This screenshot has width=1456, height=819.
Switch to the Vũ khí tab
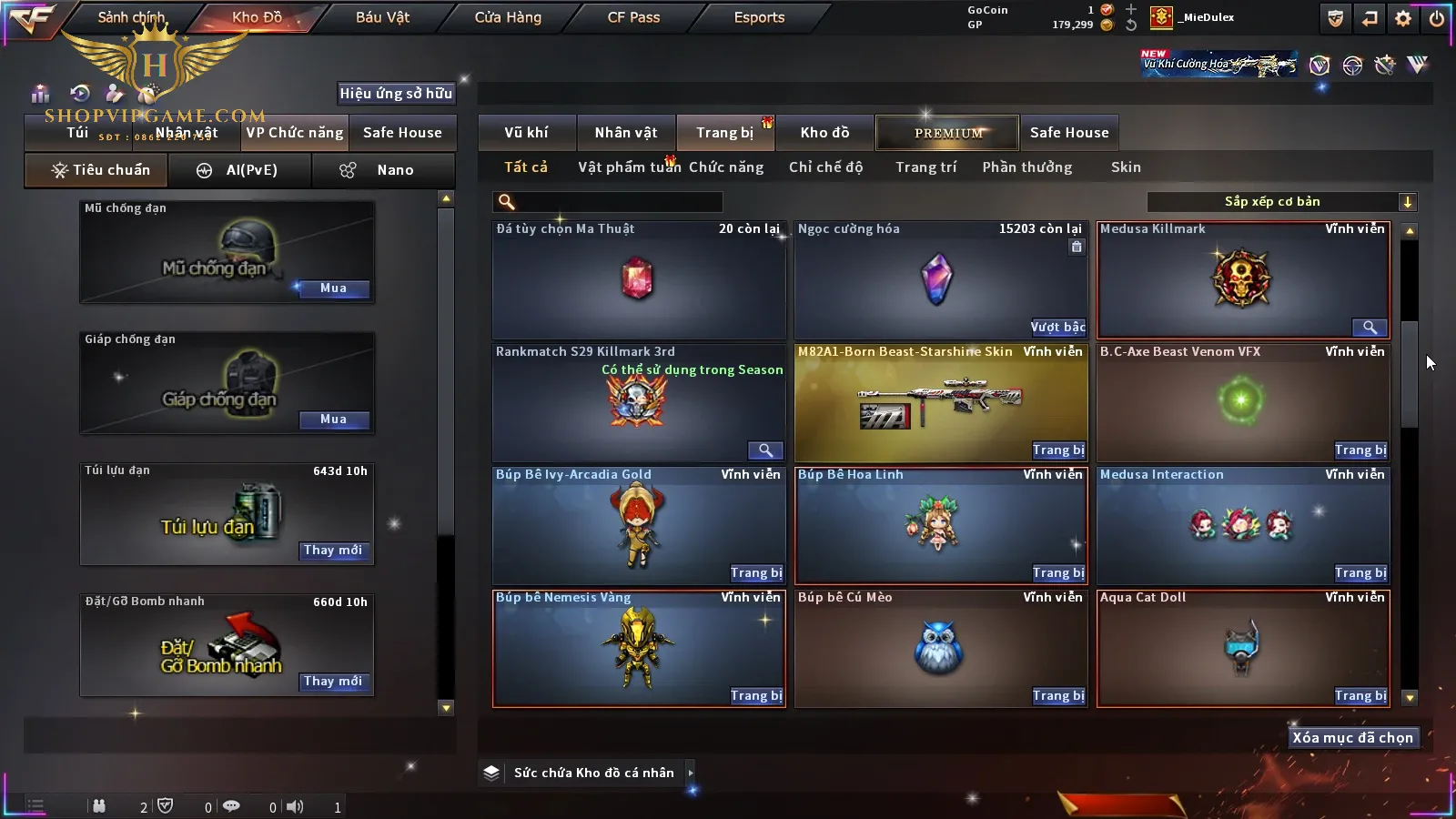pyautogui.click(x=526, y=133)
